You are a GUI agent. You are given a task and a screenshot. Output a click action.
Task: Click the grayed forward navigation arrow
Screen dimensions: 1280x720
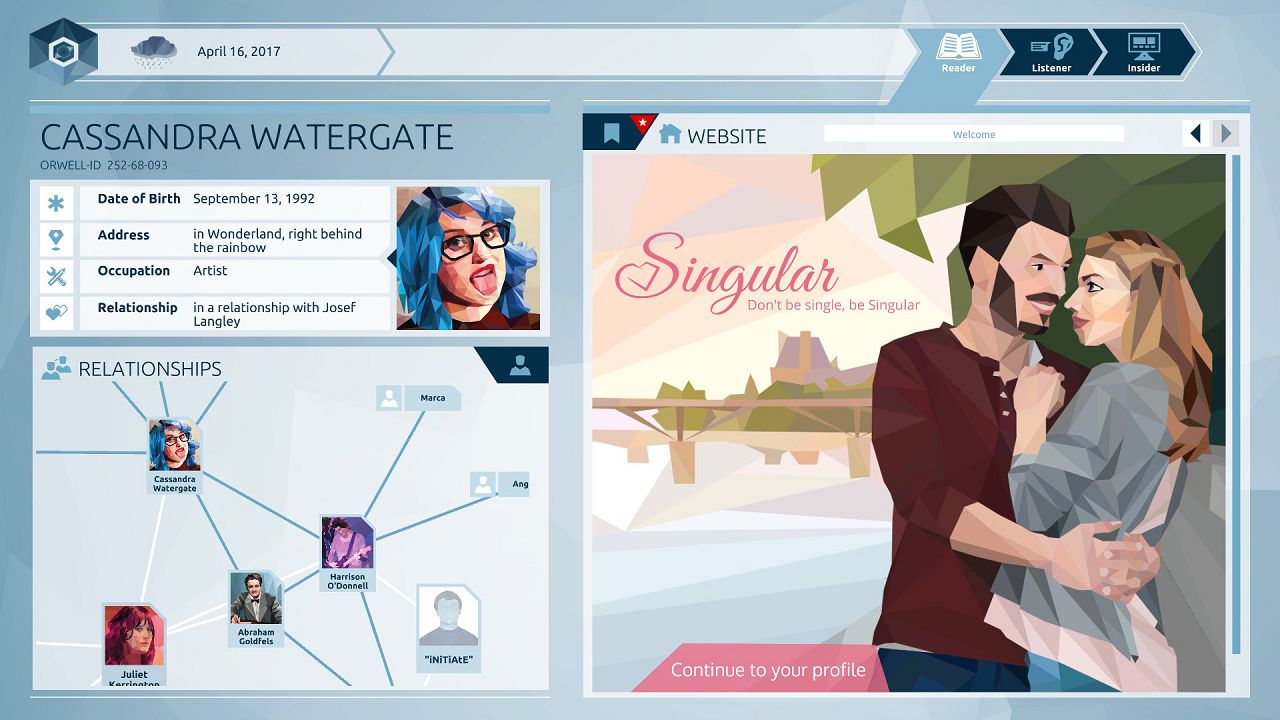pos(1224,133)
